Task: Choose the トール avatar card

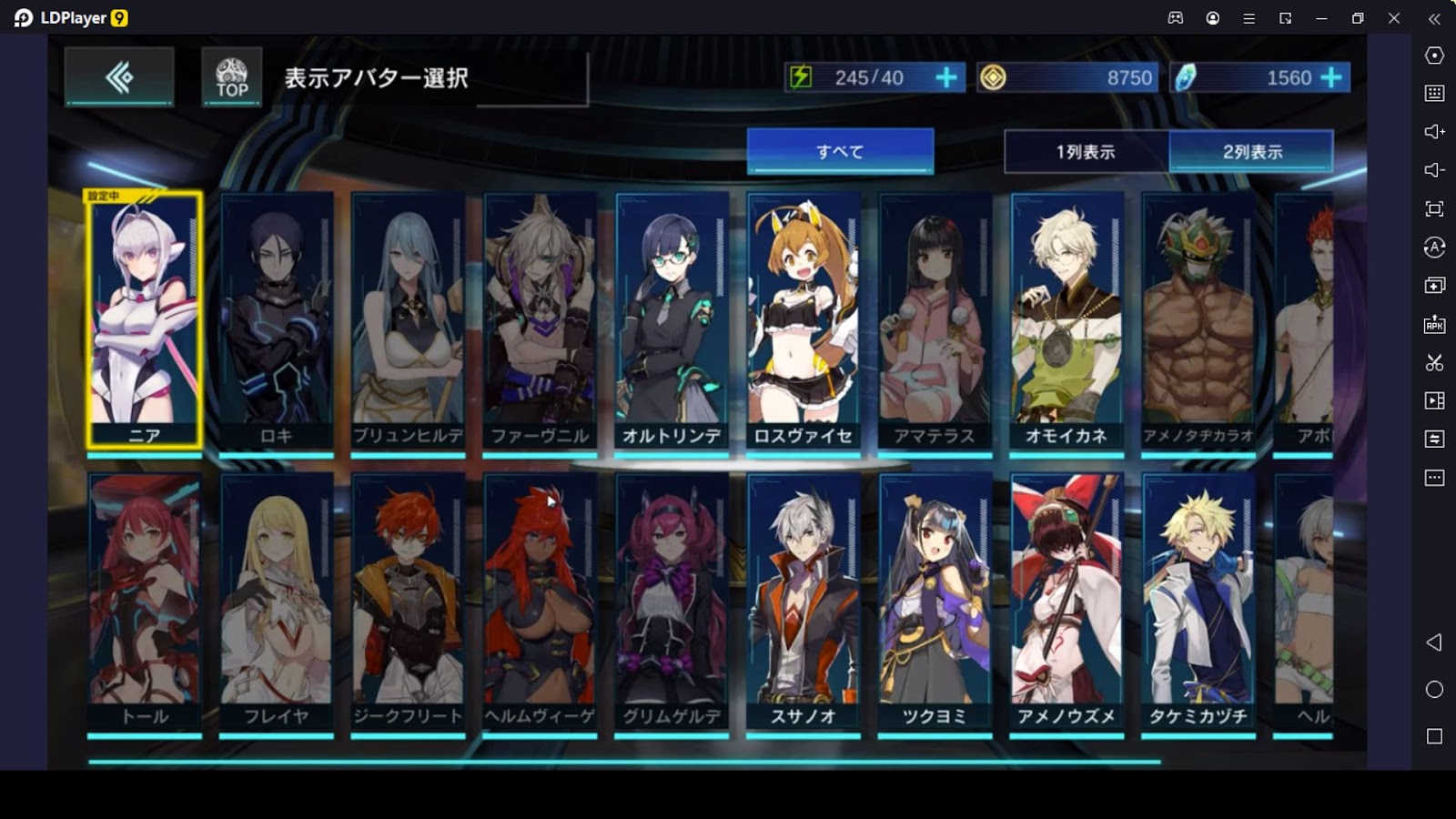Action: tap(145, 601)
